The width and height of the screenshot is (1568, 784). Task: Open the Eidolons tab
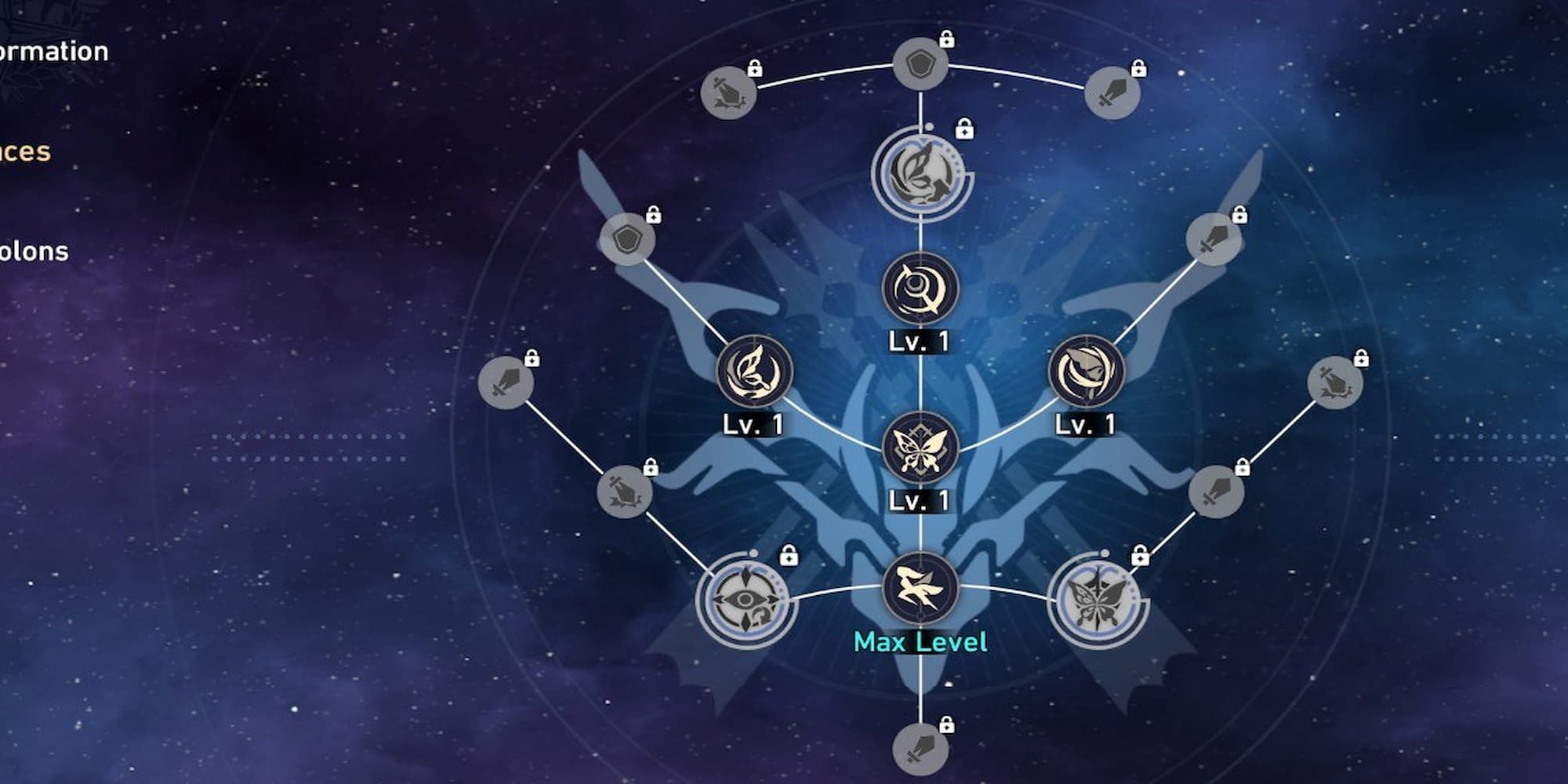click(x=35, y=251)
